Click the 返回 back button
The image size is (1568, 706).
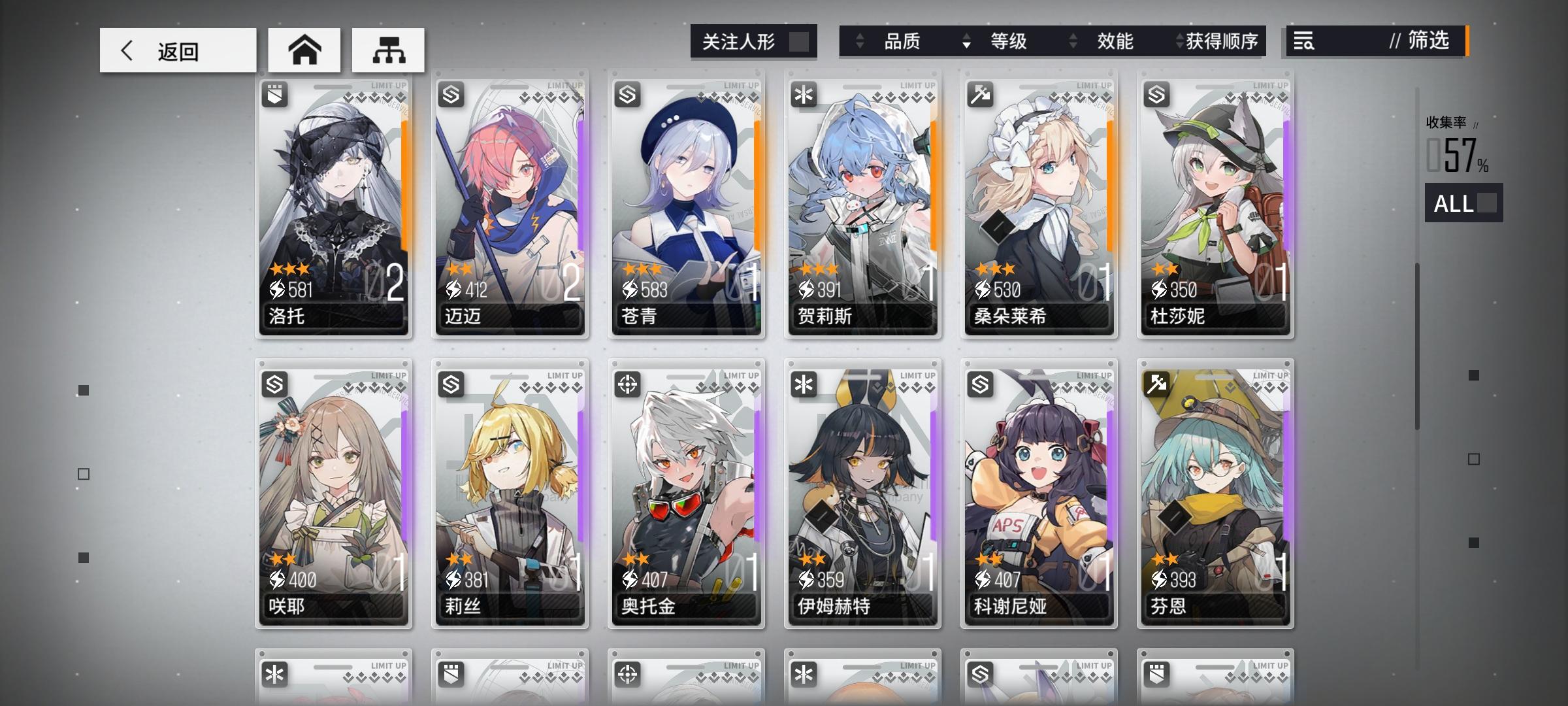click(178, 49)
